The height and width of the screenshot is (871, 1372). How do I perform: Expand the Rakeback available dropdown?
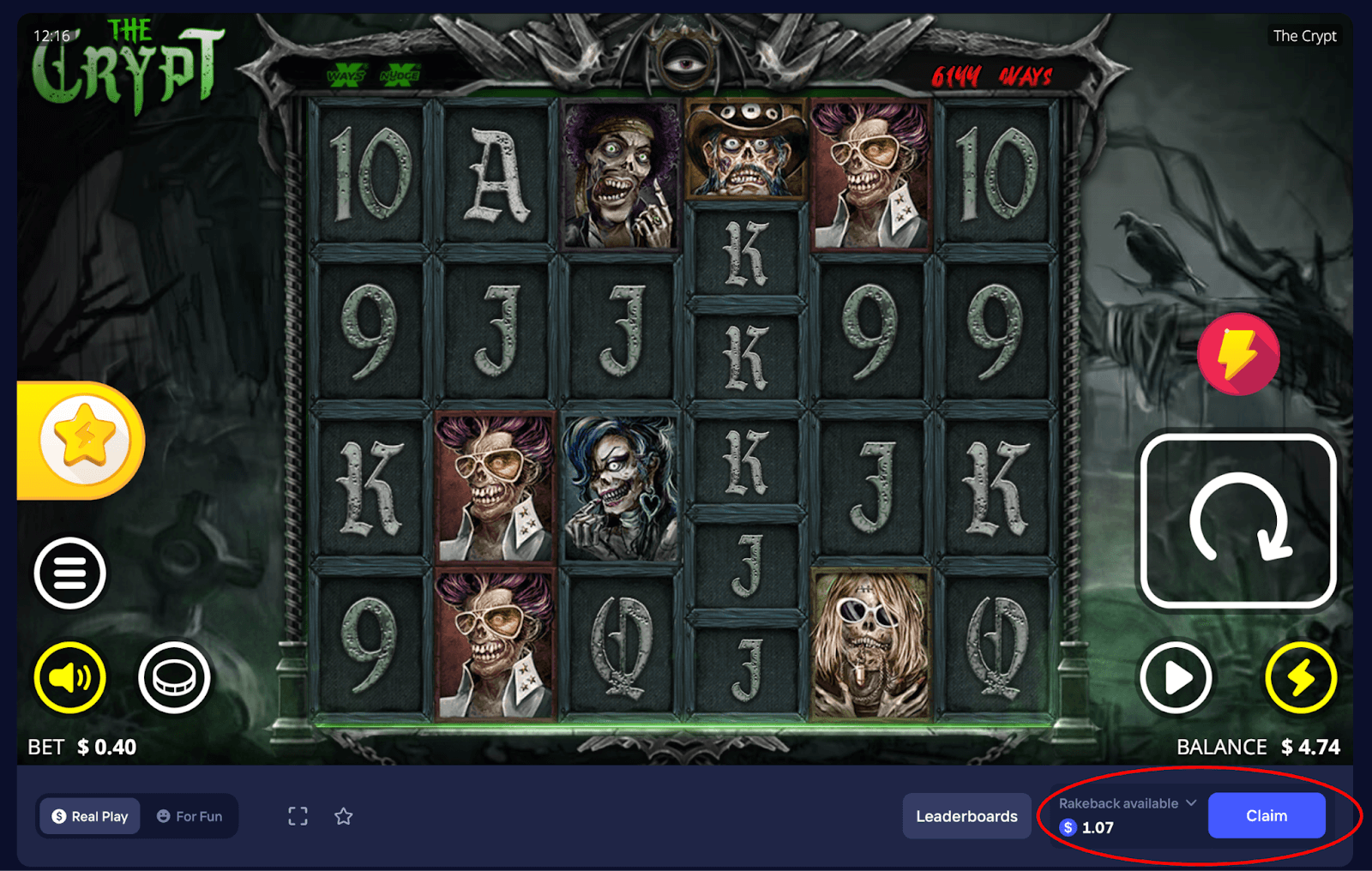pyautogui.click(x=1191, y=803)
